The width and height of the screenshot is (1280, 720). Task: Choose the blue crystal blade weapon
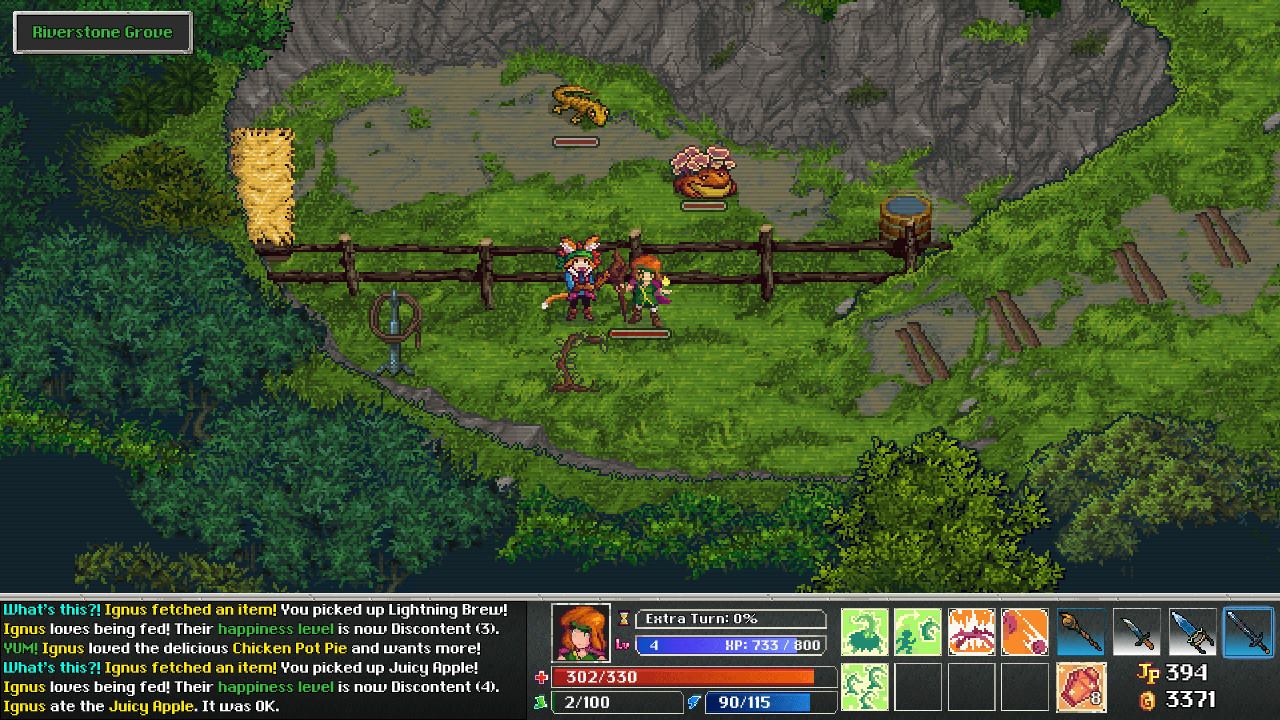[1192, 632]
